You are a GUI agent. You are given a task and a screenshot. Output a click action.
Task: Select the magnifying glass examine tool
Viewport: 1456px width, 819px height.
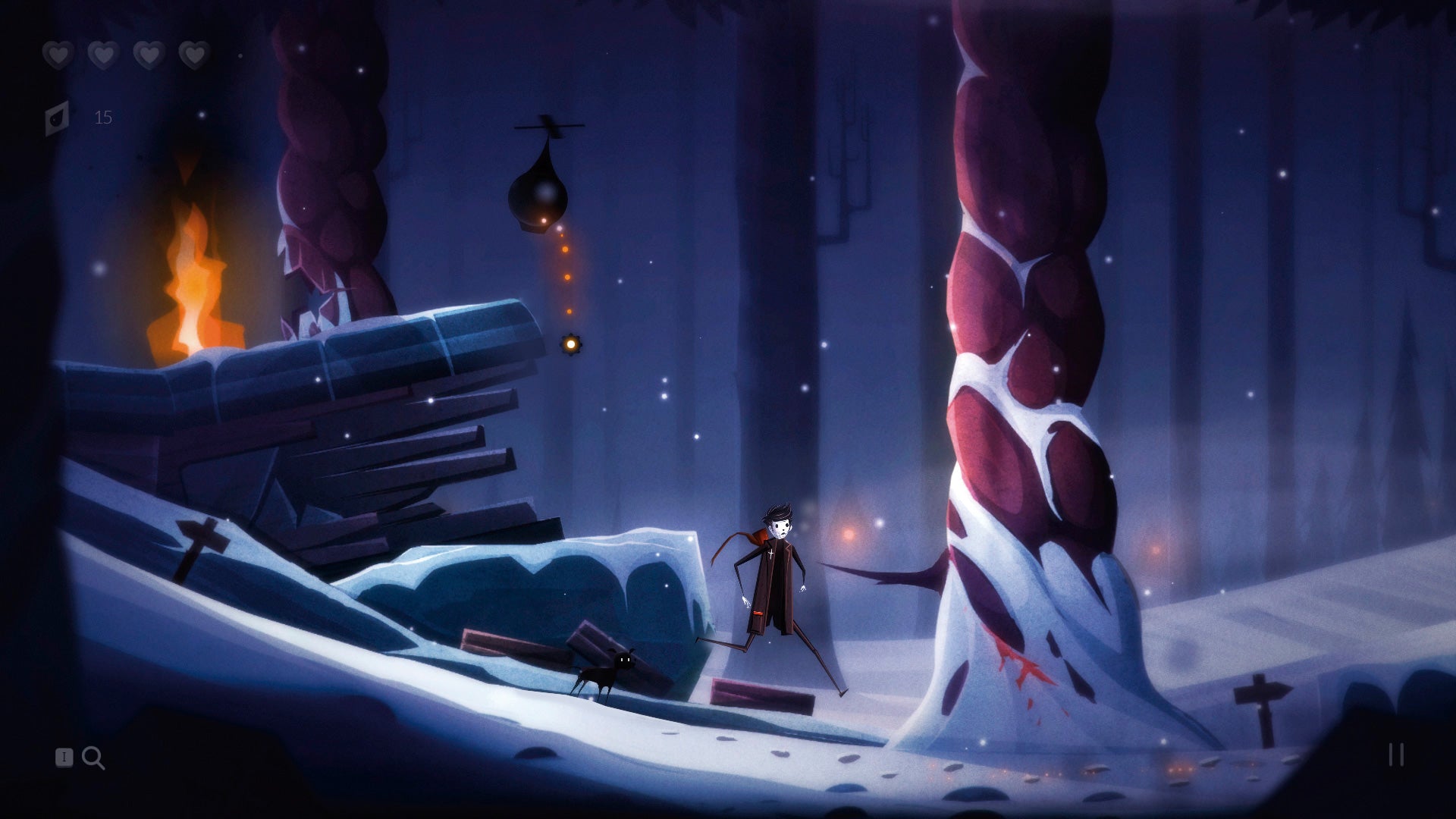tap(94, 758)
